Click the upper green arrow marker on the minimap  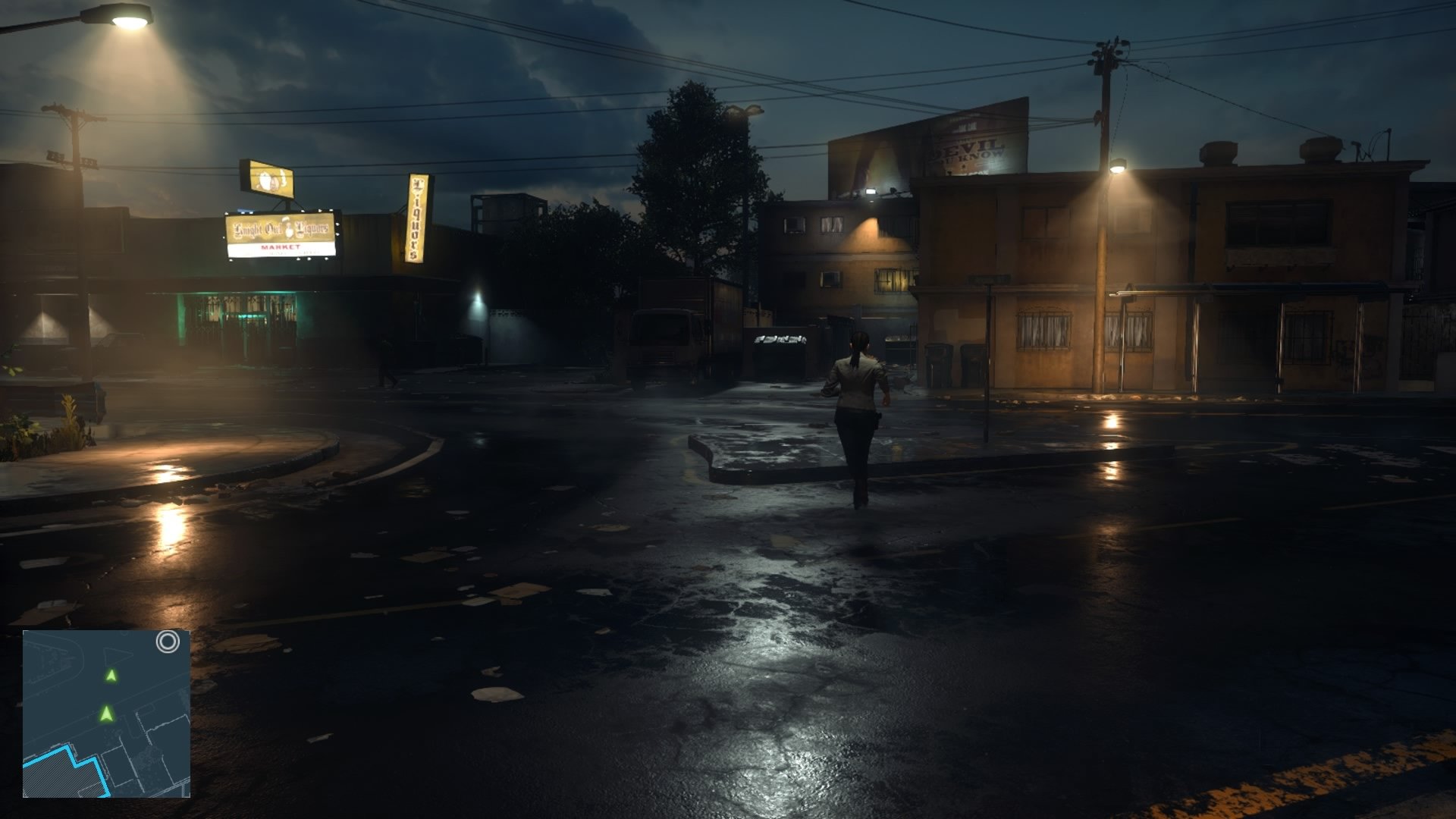click(x=111, y=675)
